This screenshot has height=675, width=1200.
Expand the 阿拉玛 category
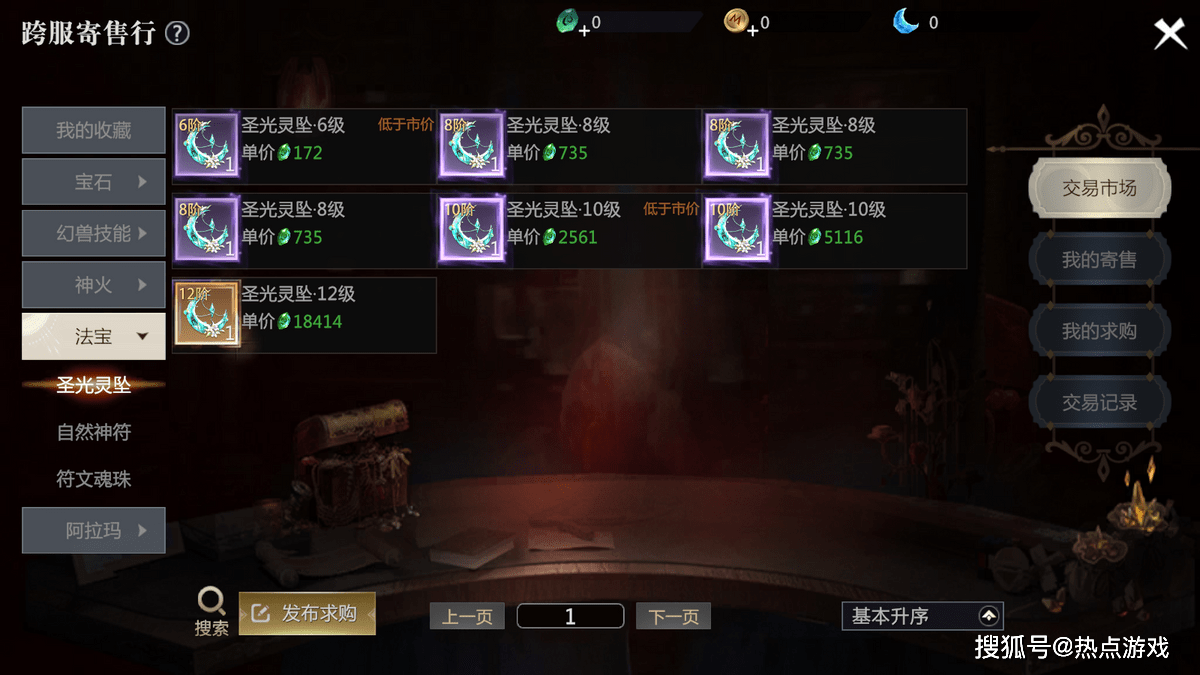pos(94,531)
